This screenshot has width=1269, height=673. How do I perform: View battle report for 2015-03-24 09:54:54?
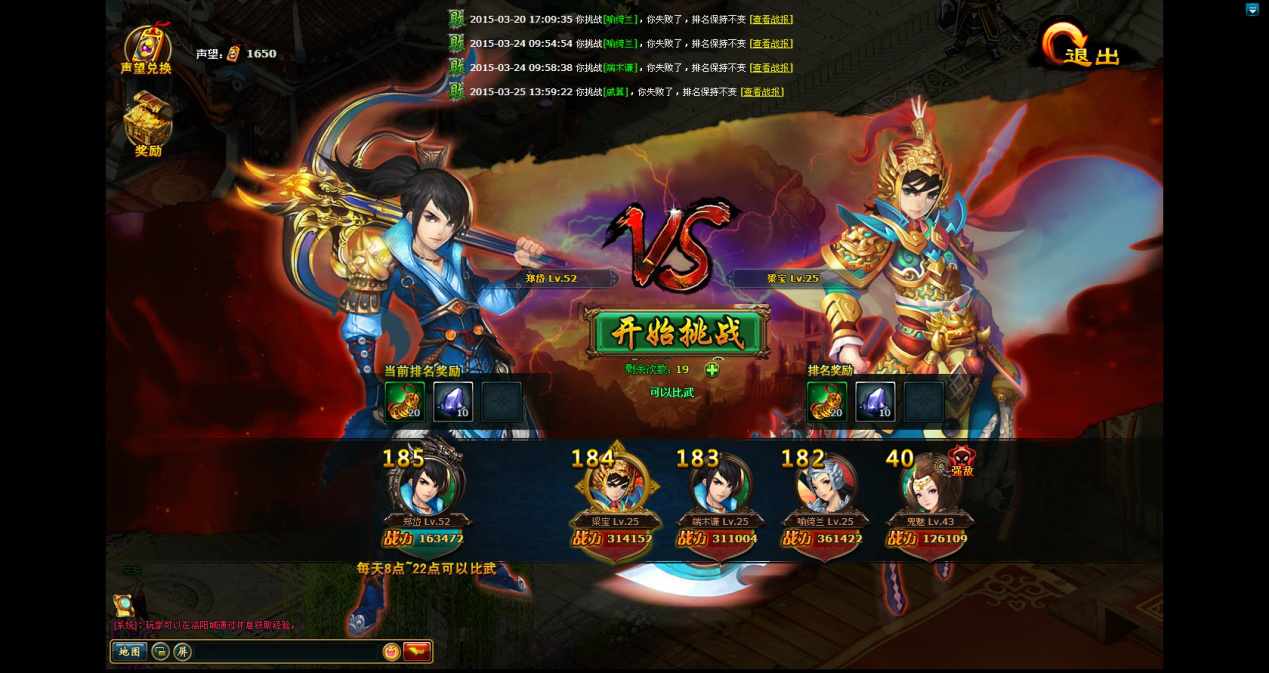(771, 44)
